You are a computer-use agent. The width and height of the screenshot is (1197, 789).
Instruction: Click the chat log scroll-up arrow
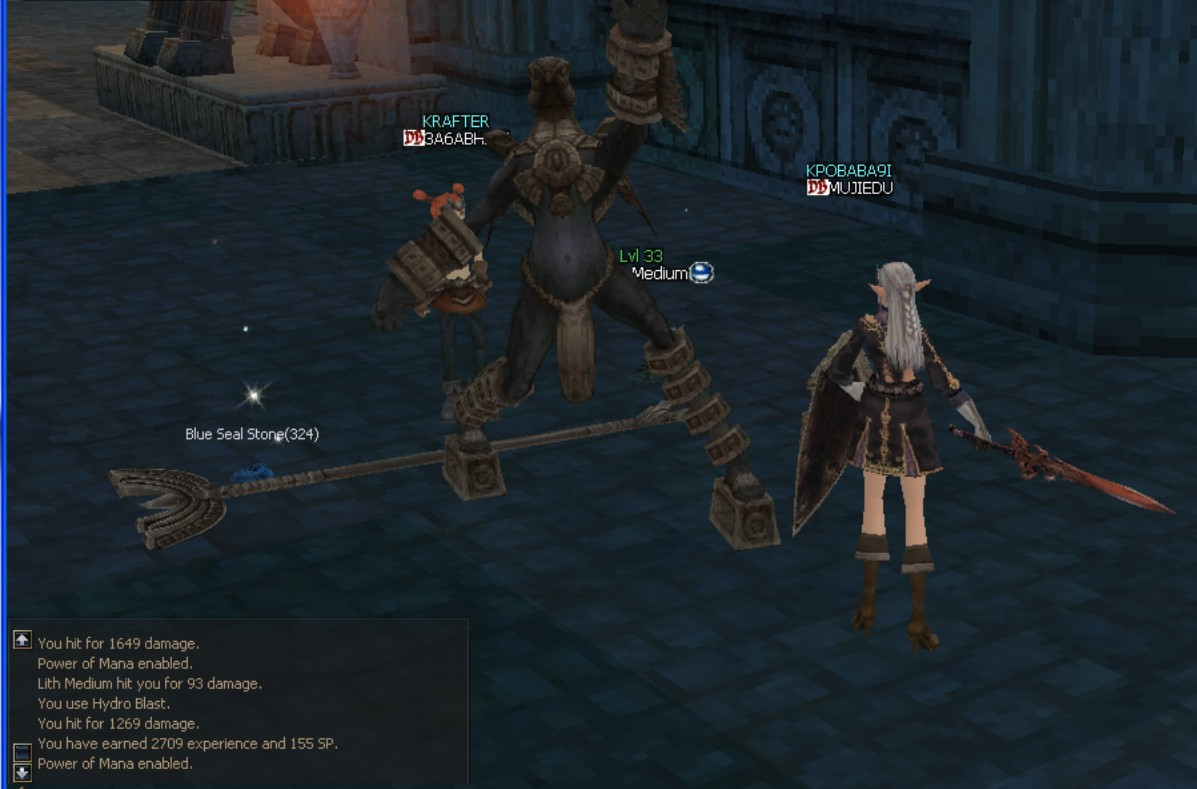click(x=22, y=640)
